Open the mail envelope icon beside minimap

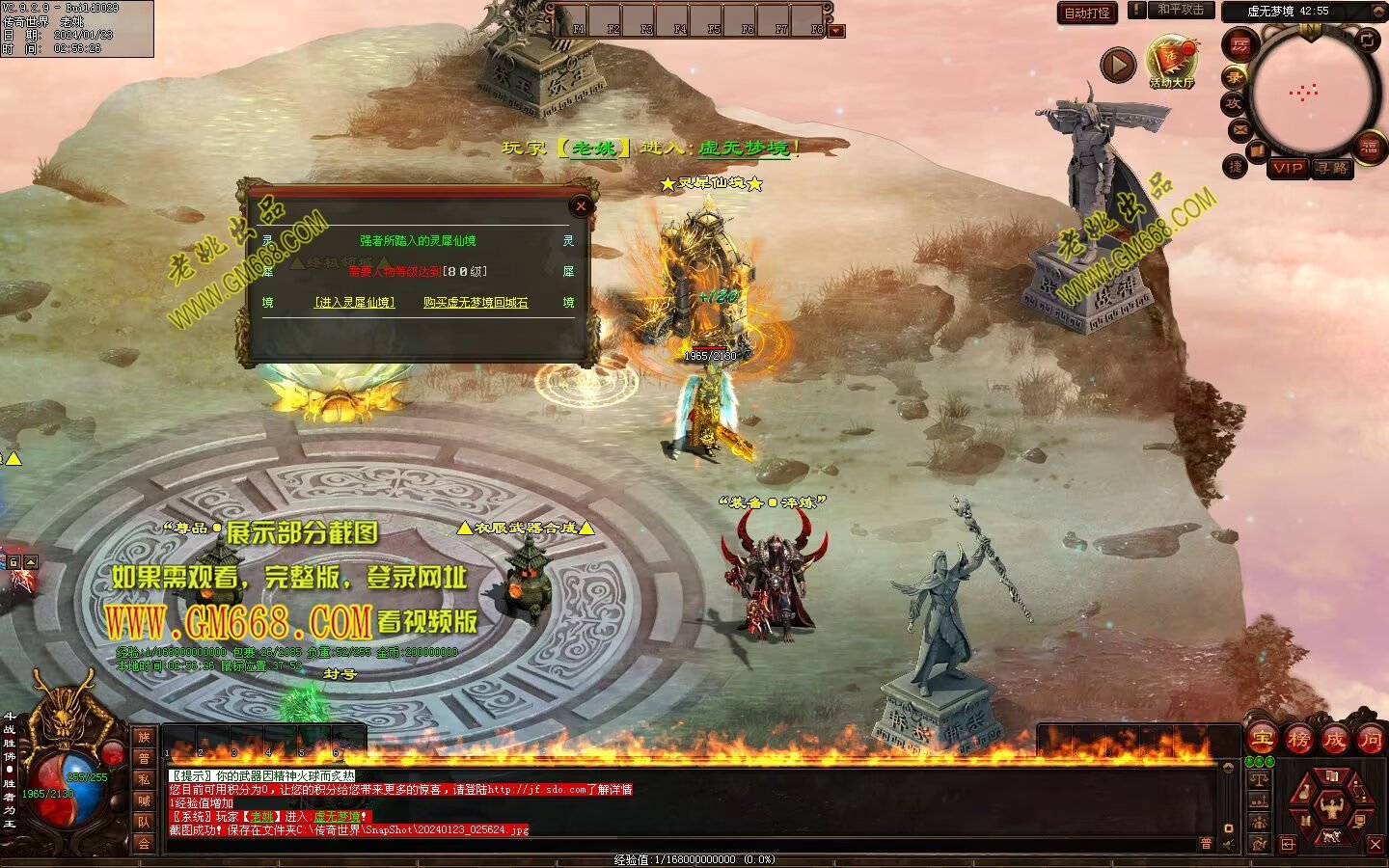click(x=1239, y=128)
